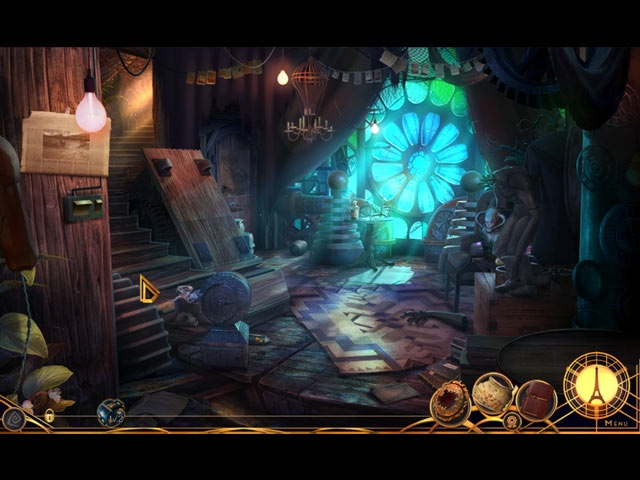Screen dimensions: 640x480
Task: Click the ornate golden amulet icon
Action: coord(450,402)
